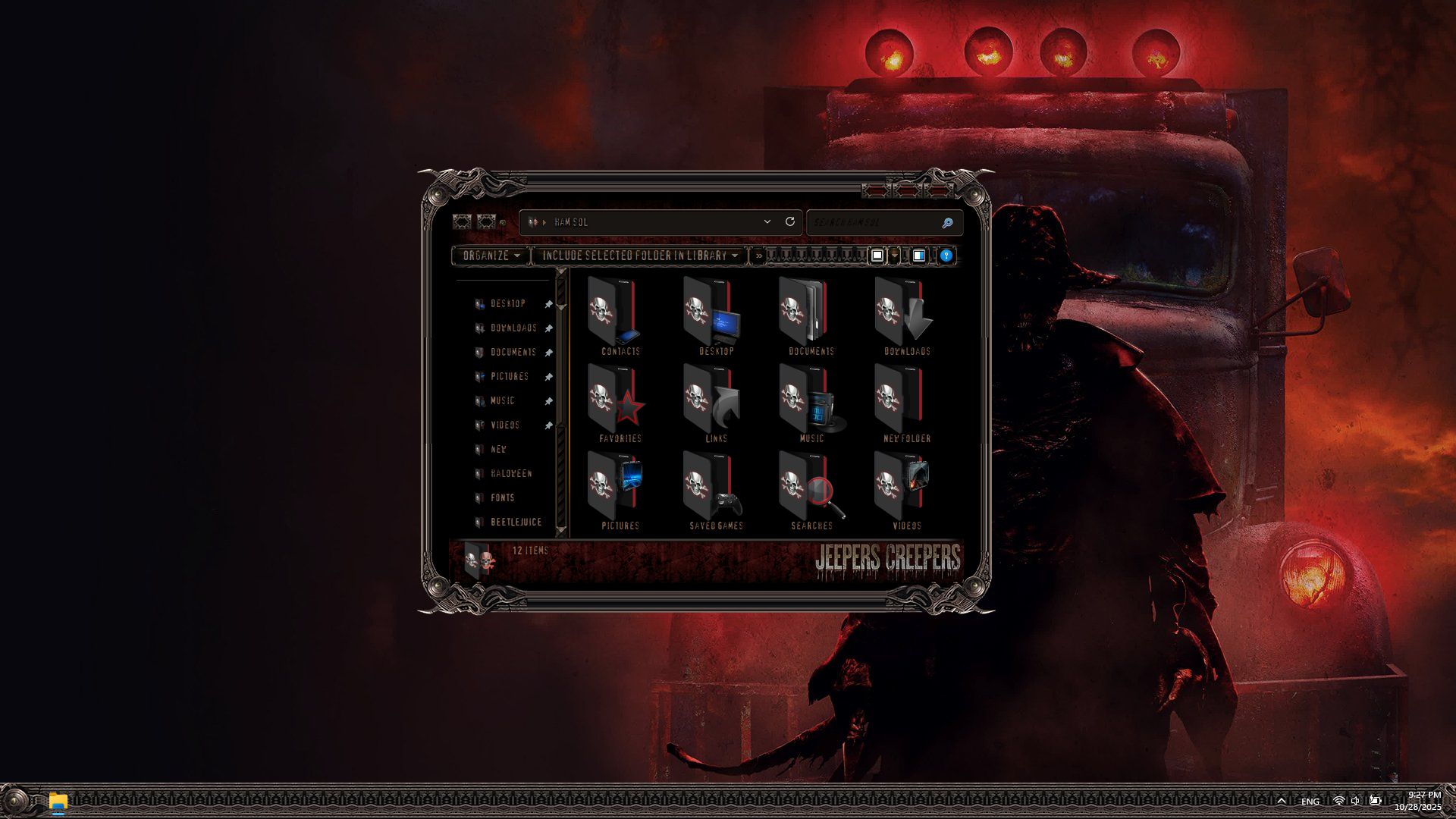Select the Contacts folder icon
Screen dimensions: 1456x819
click(x=615, y=316)
